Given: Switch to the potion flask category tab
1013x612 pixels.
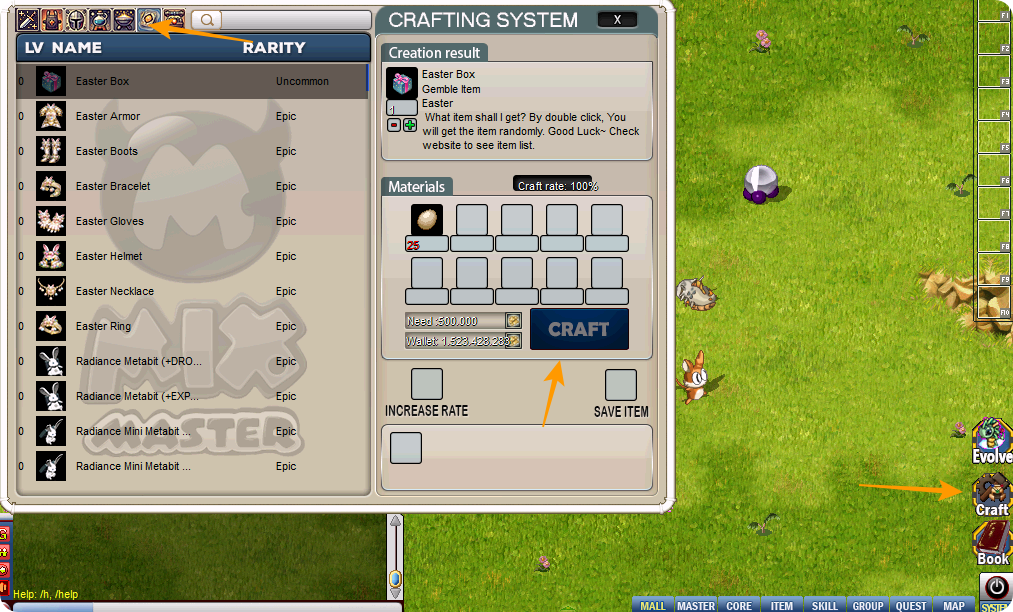Looking at the screenshot, I should point(100,19).
